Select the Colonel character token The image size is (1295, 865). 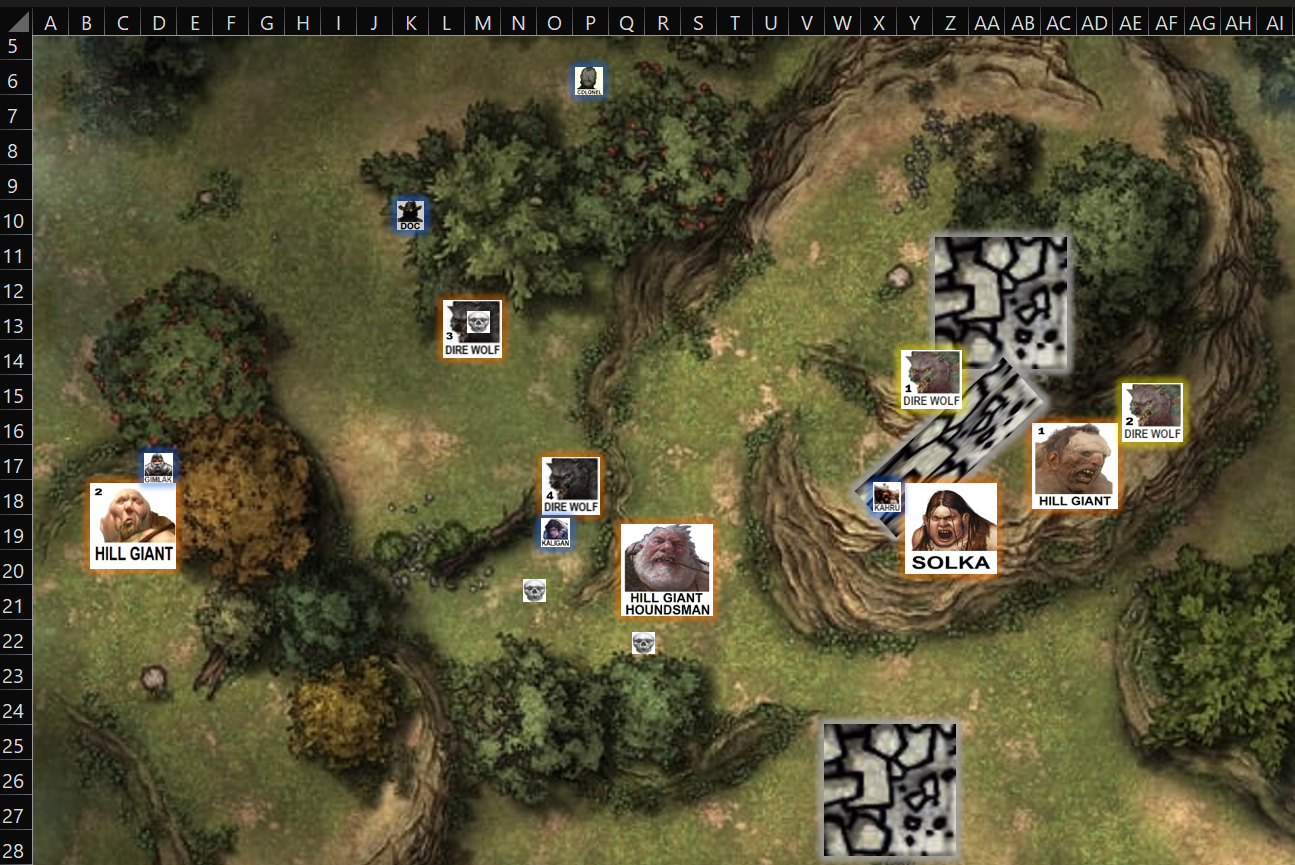[x=588, y=81]
